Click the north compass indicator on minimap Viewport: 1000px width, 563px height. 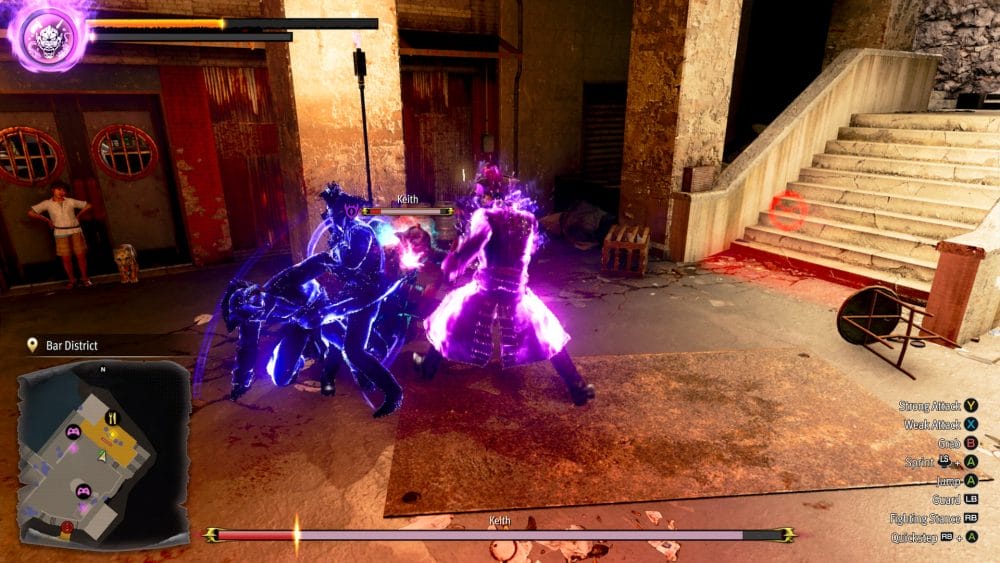click(102, 369)
